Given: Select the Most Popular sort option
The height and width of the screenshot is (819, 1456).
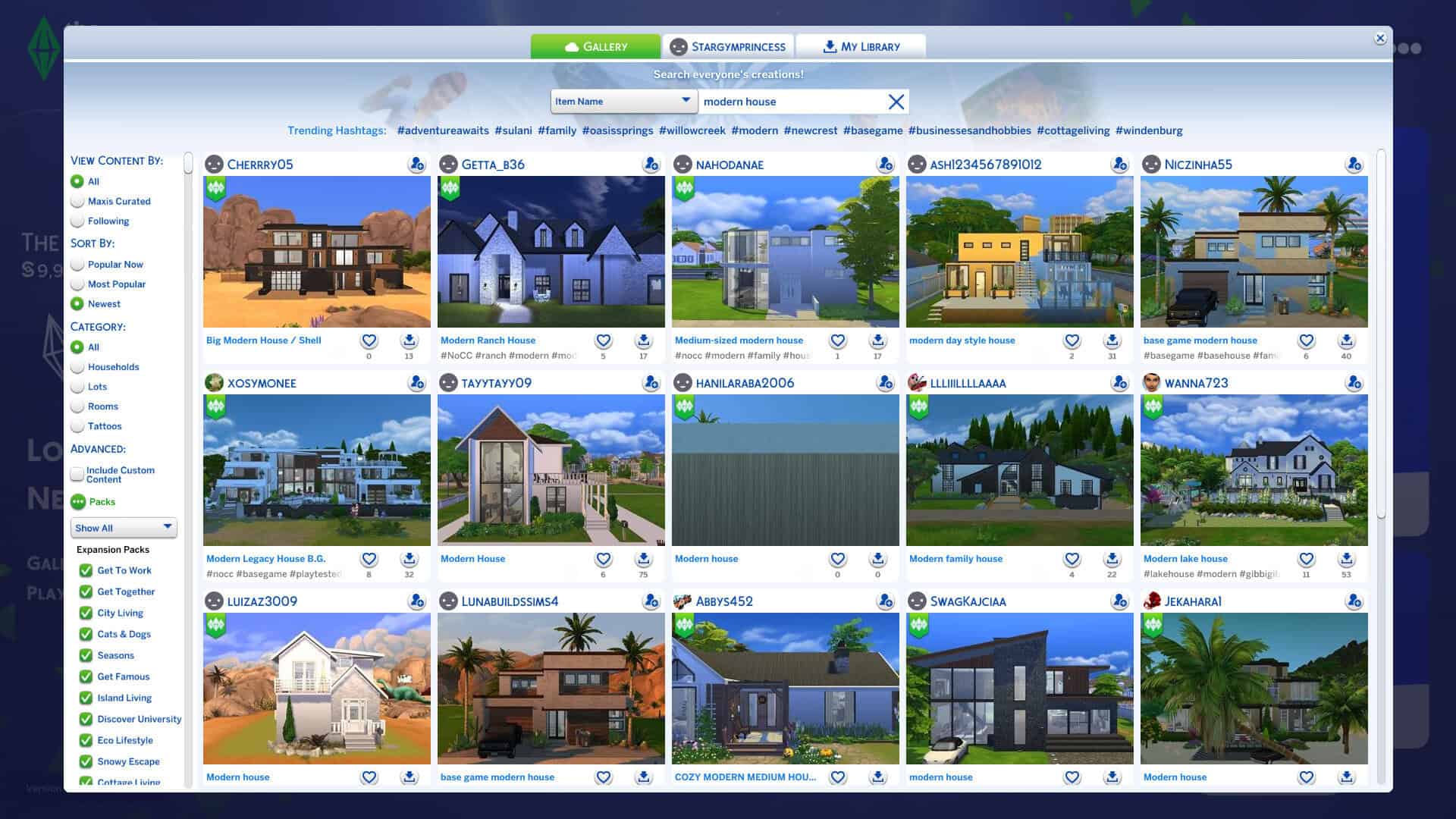Looking at the screenshot, I should click(x=77, y=284).
